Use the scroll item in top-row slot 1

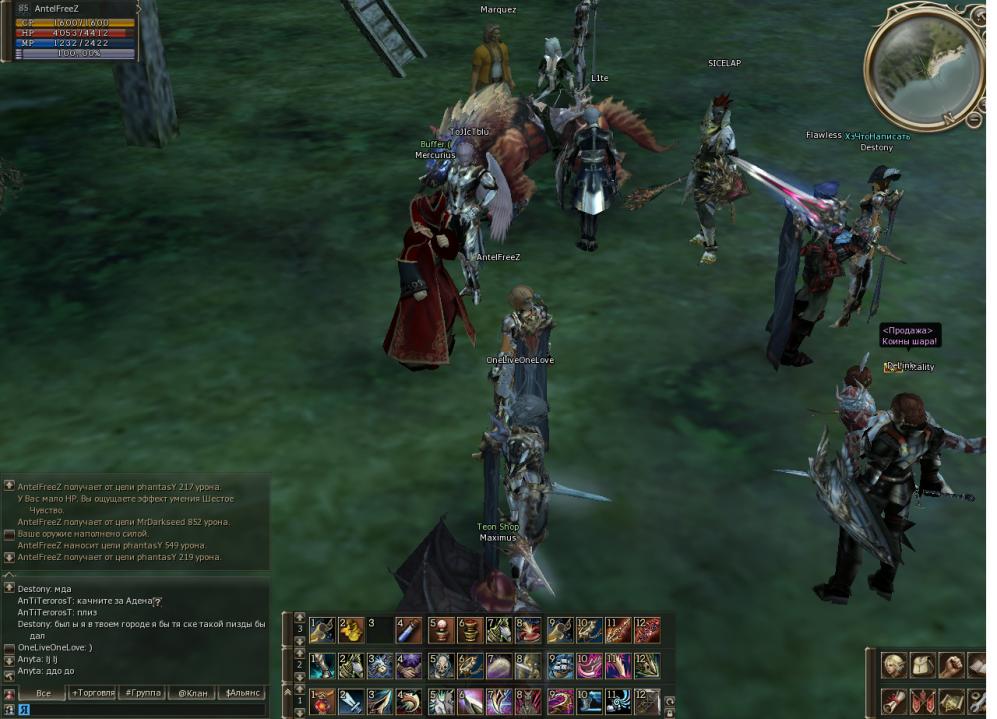click(x=322, y=630)
